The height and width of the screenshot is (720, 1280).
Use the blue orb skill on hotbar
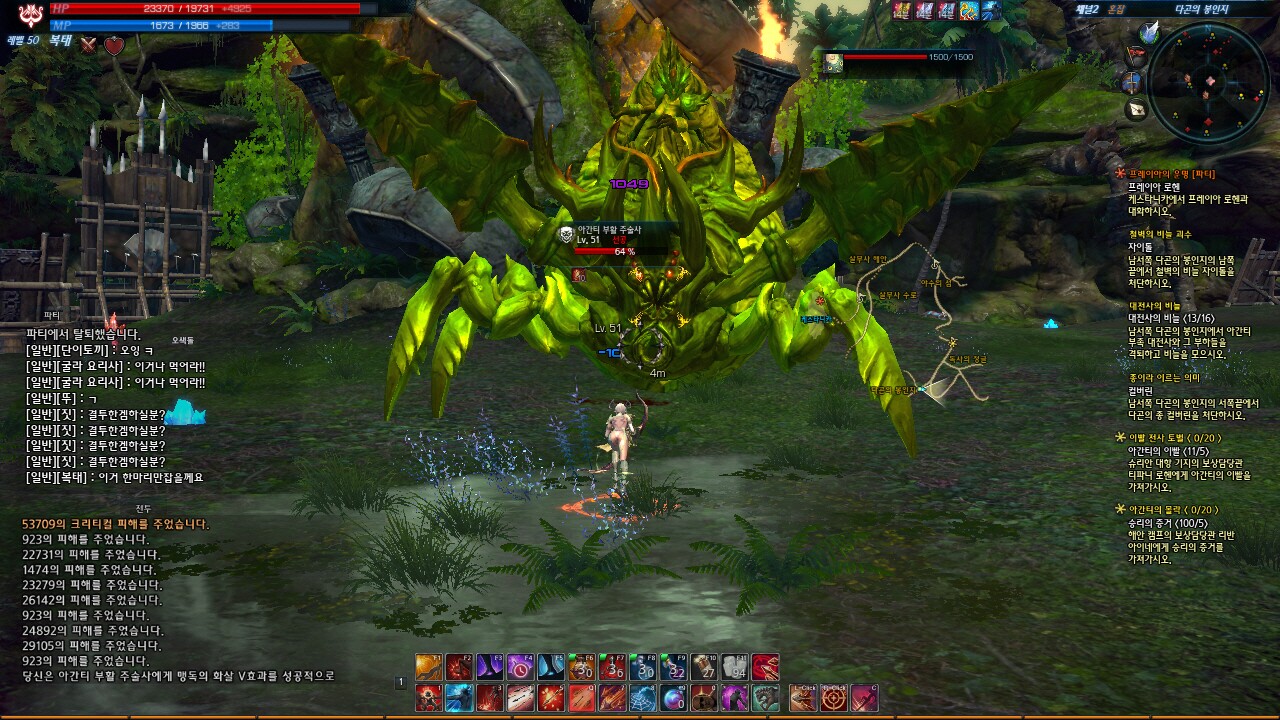point(674,697)
